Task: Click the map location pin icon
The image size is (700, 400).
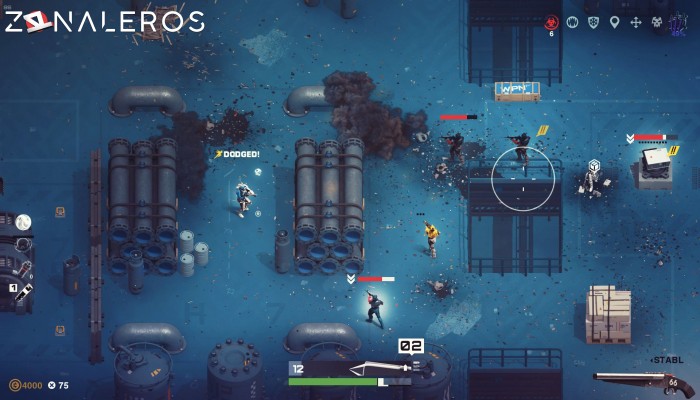Action: 614,21
